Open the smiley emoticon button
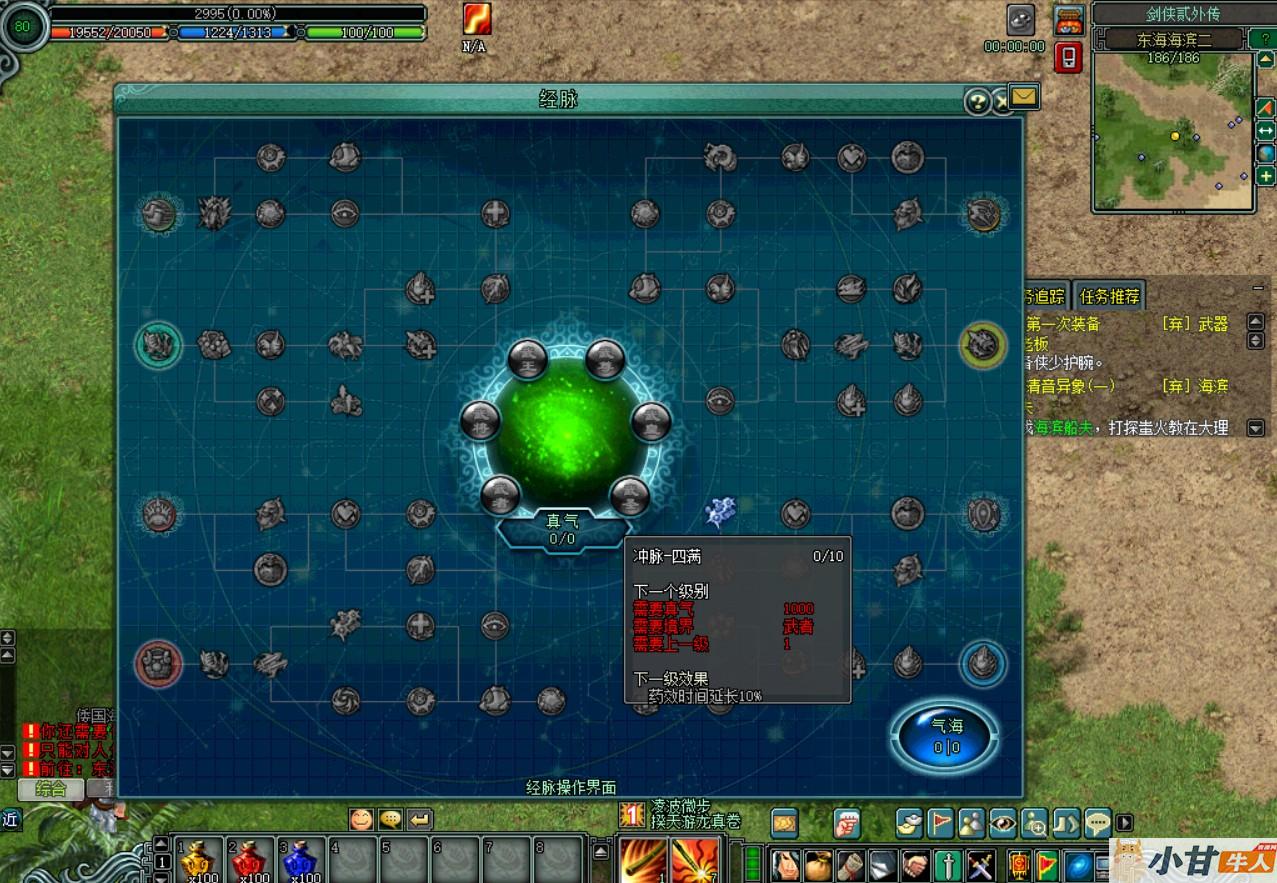 361,819
